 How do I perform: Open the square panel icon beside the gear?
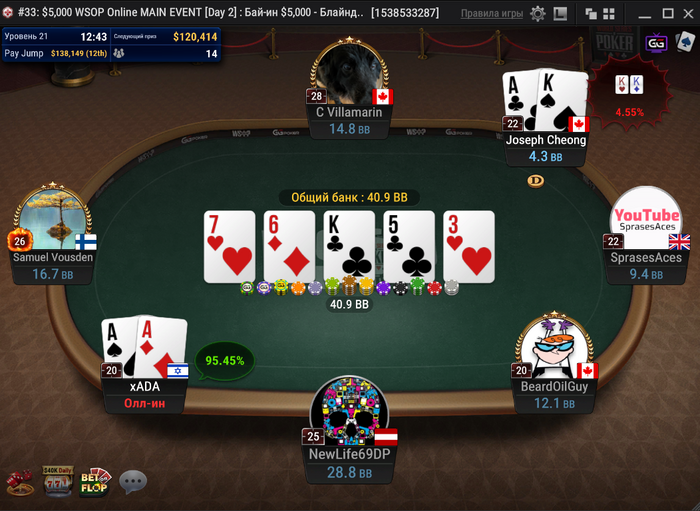pos(558,14)
